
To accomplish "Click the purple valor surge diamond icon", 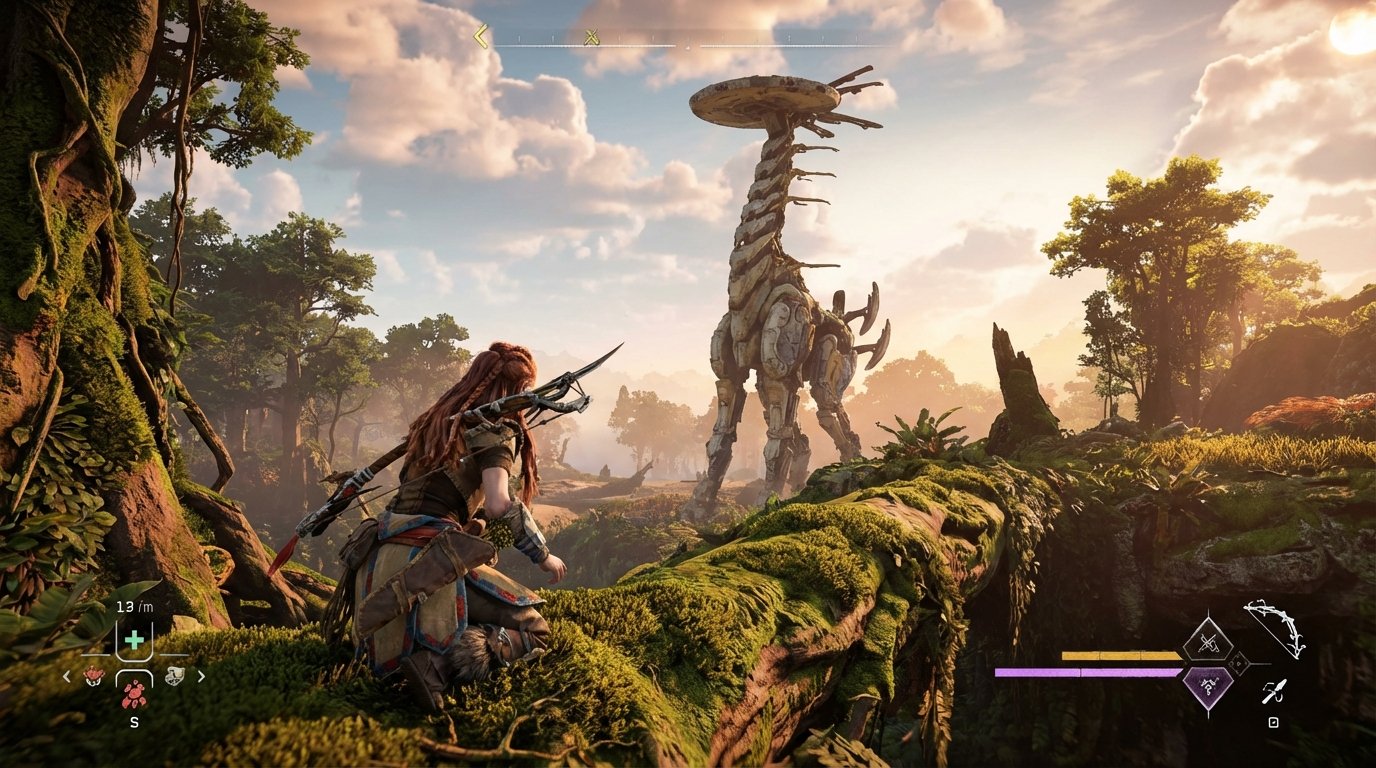I will [1208, 688].
